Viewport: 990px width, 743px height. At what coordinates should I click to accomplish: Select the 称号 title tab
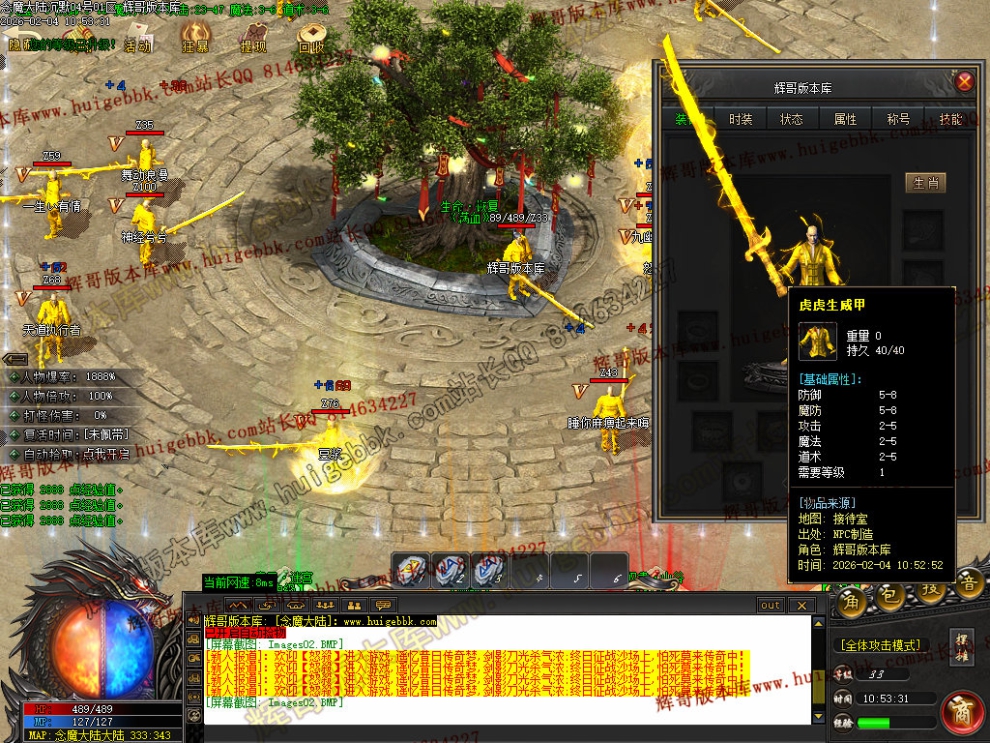pos(898,119)
